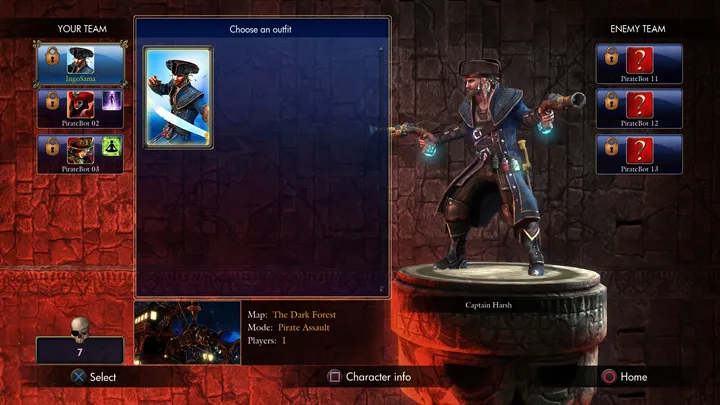Click The Dark Forest map thumbnail
The image size is (720, 405).
click(187, 333)
